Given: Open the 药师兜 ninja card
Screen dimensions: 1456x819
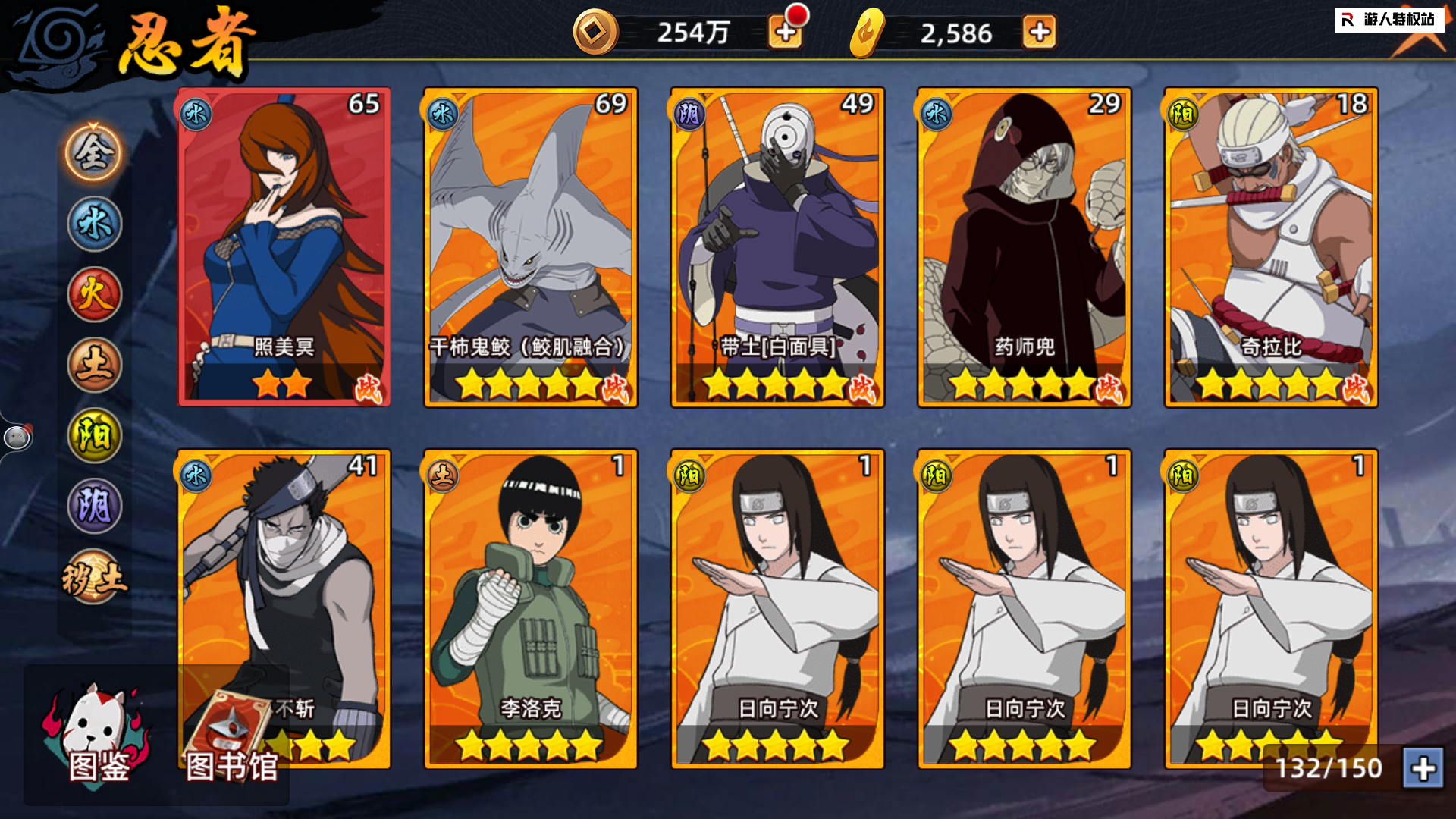Looking at the screenshot, I should coord(1024,246).
